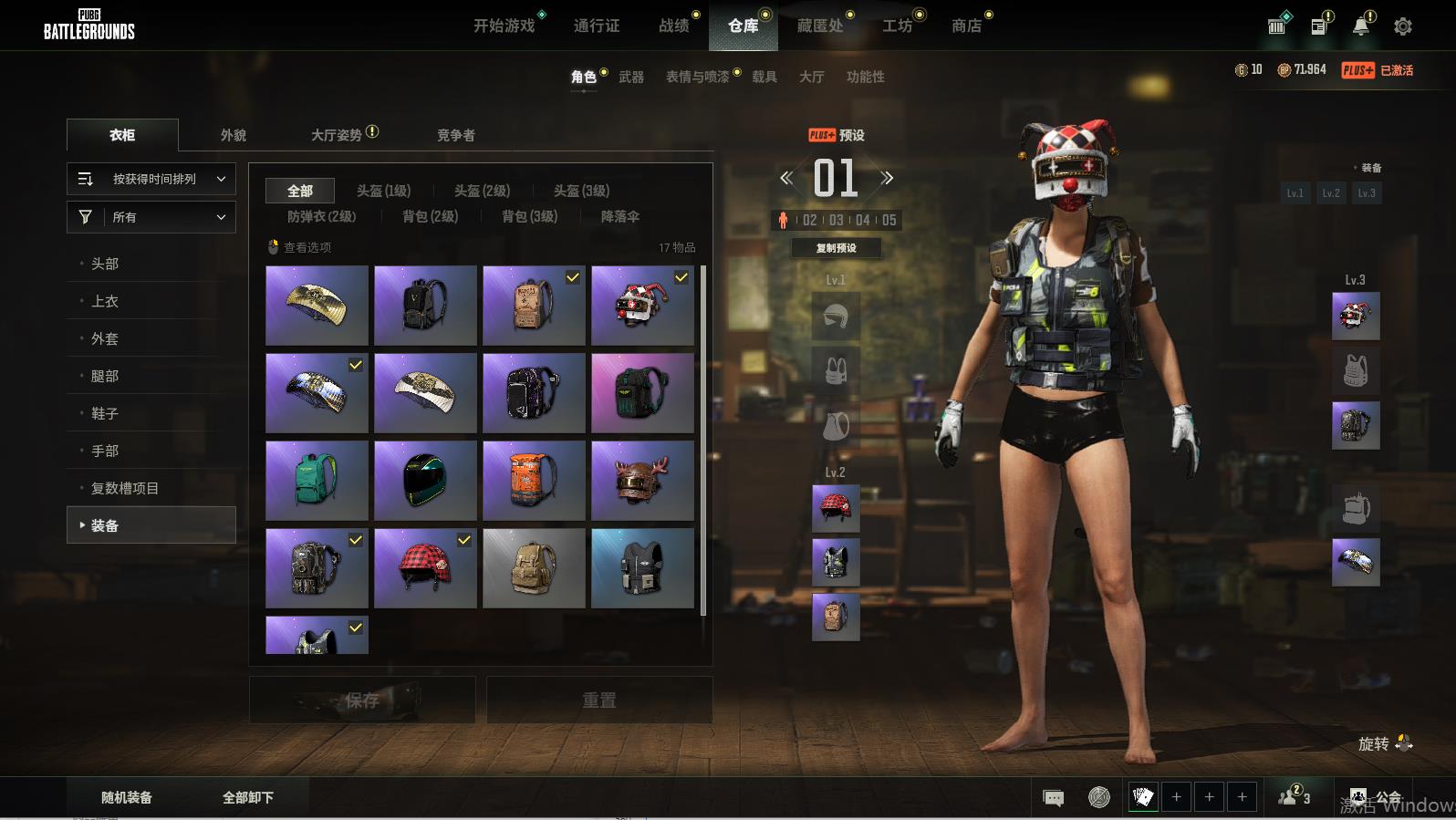Filter items by 降落伞 parachute

[x=620, y=216]
